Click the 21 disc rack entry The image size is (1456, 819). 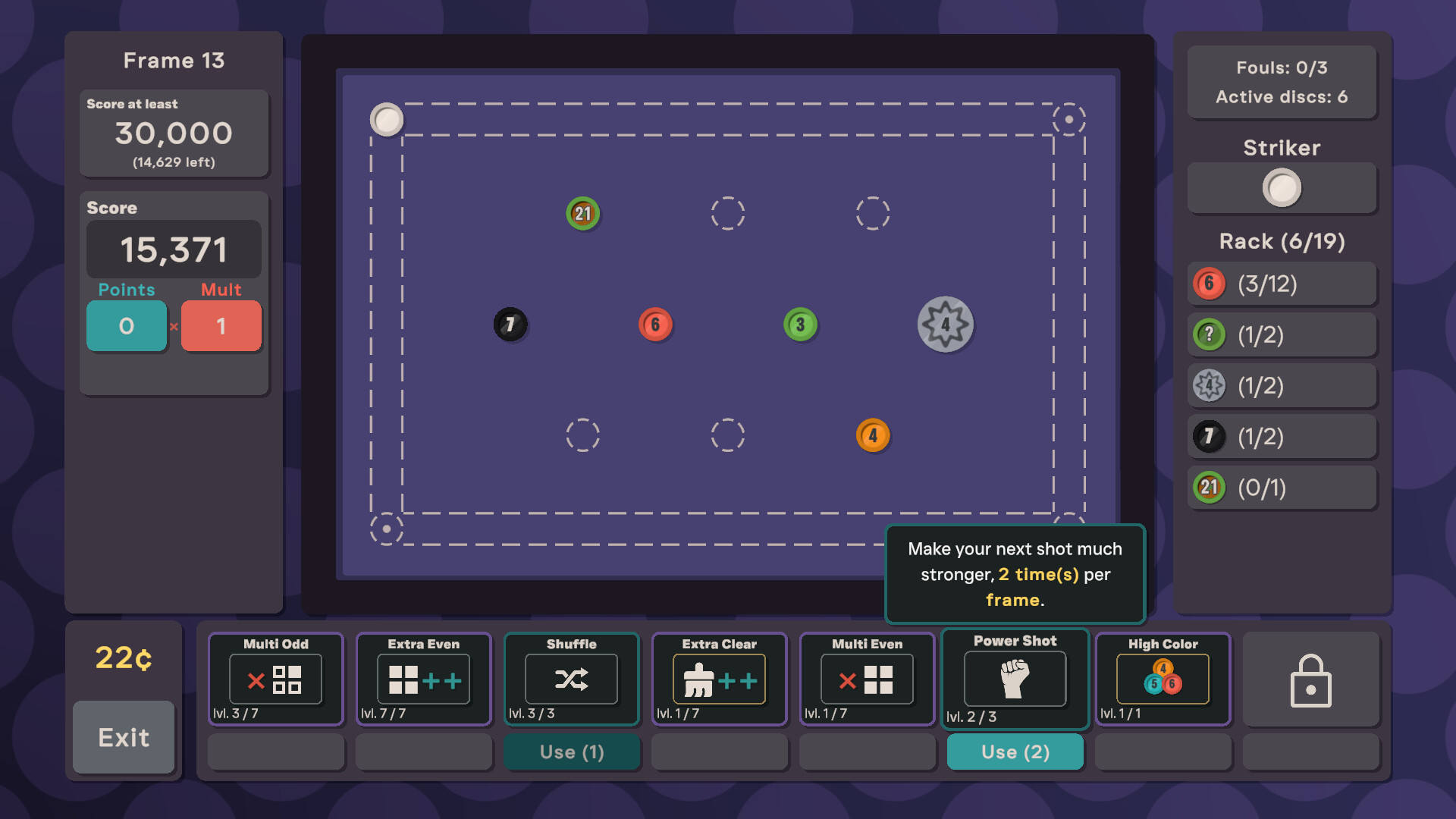(x=1210, y=488)
